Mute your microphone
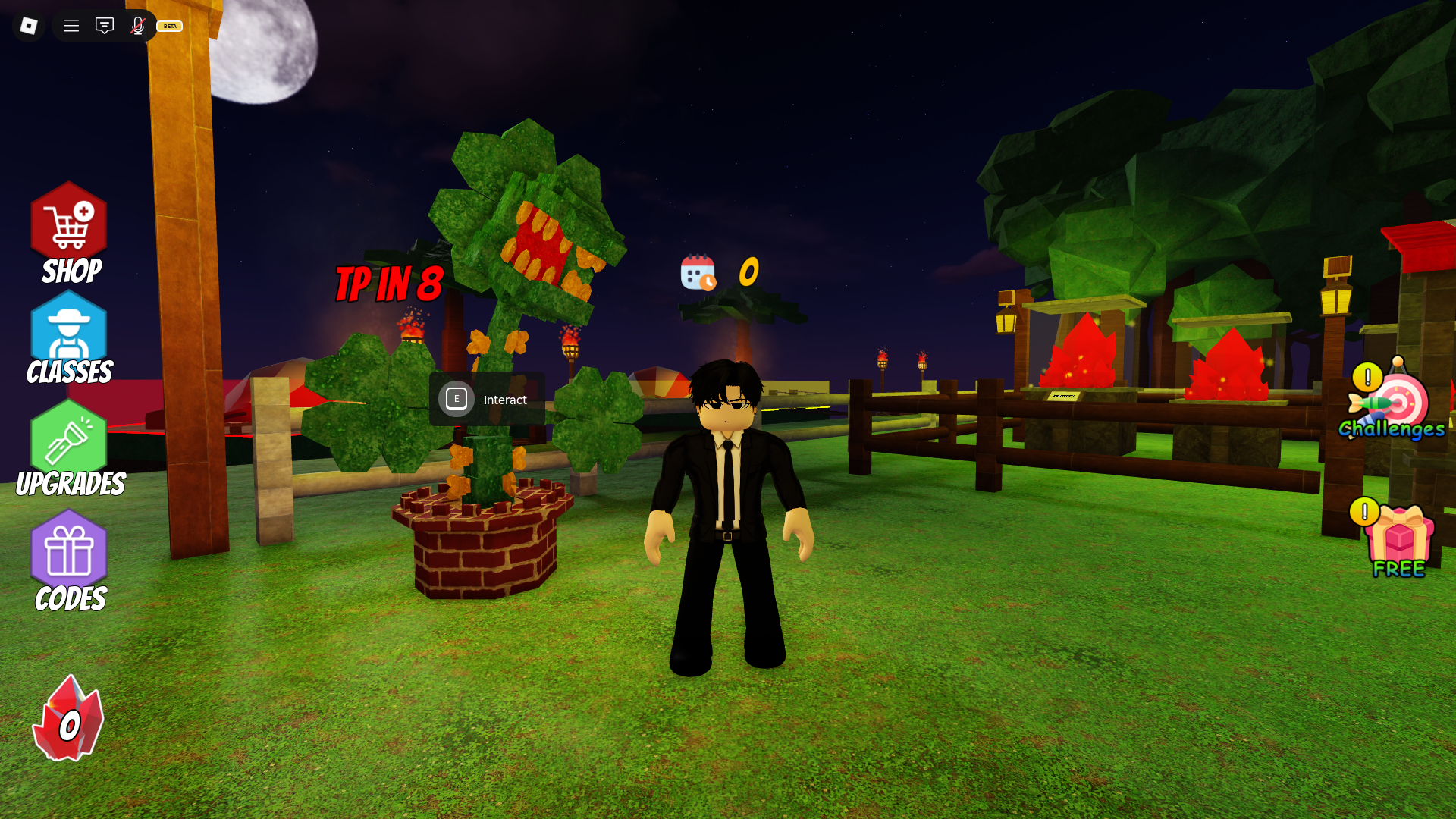 (137, 25)
